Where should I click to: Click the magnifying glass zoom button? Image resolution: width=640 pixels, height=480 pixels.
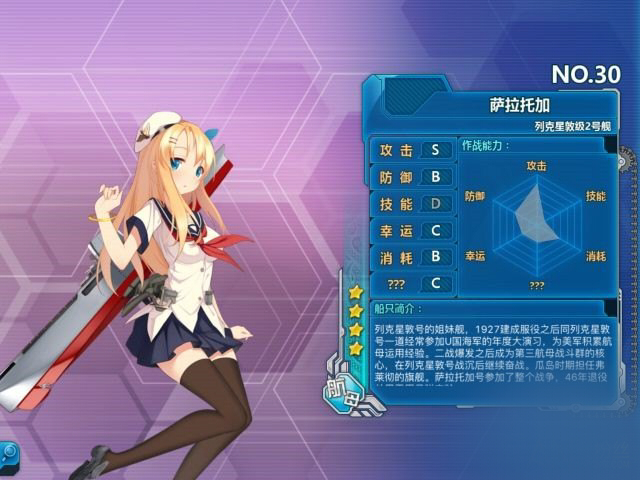(x=6, y=452)
